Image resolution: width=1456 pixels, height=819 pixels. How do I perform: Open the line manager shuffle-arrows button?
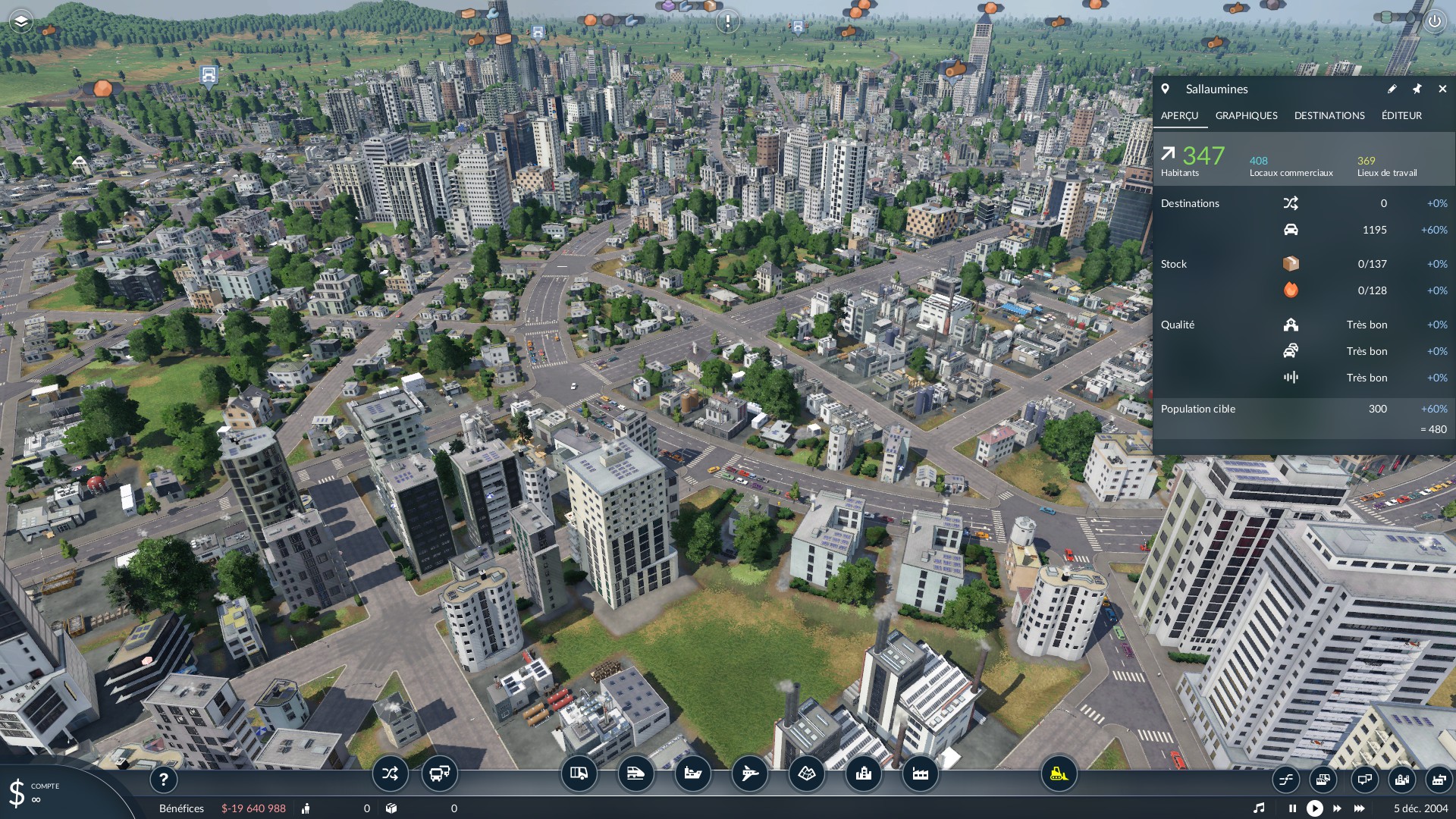point(390,774)
